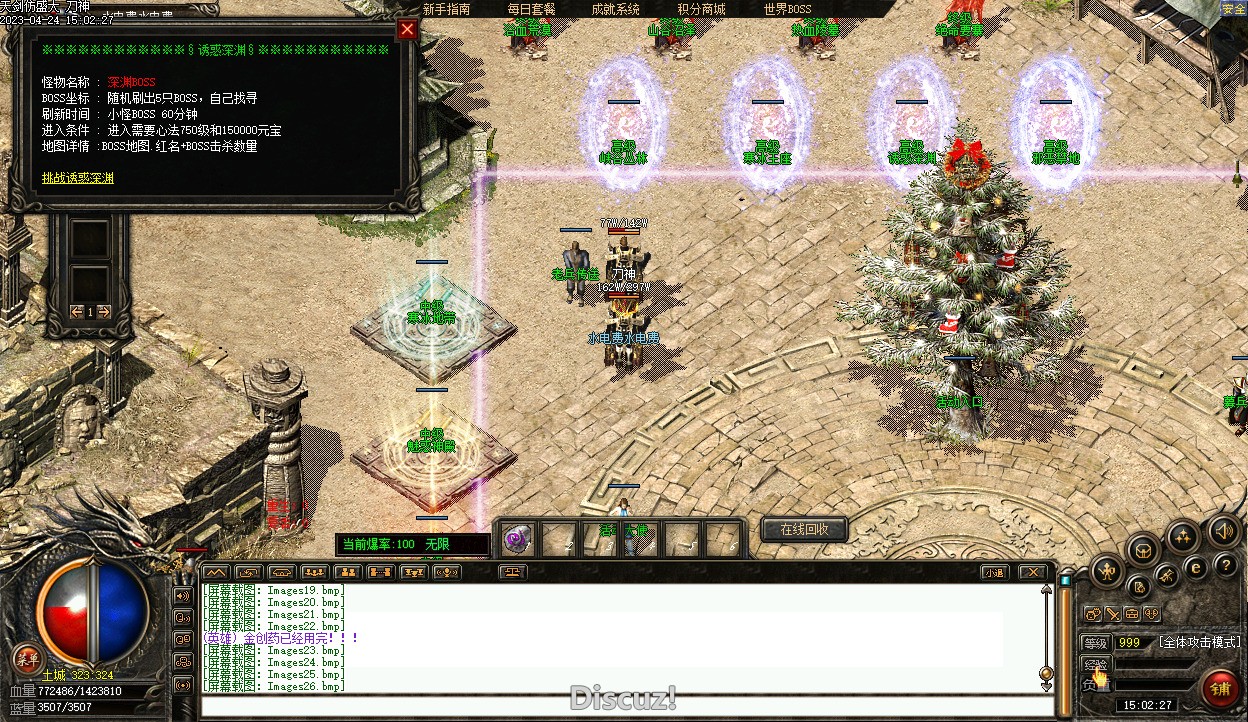Open the 世界BOSS menu
The width and height of the screenshot is (1248, 722).
click(788, 9)
